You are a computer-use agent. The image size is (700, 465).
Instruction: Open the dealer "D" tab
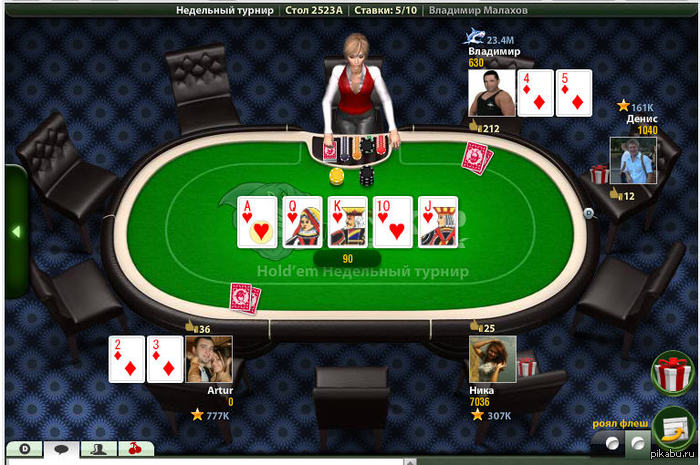[x=24, y=451]
